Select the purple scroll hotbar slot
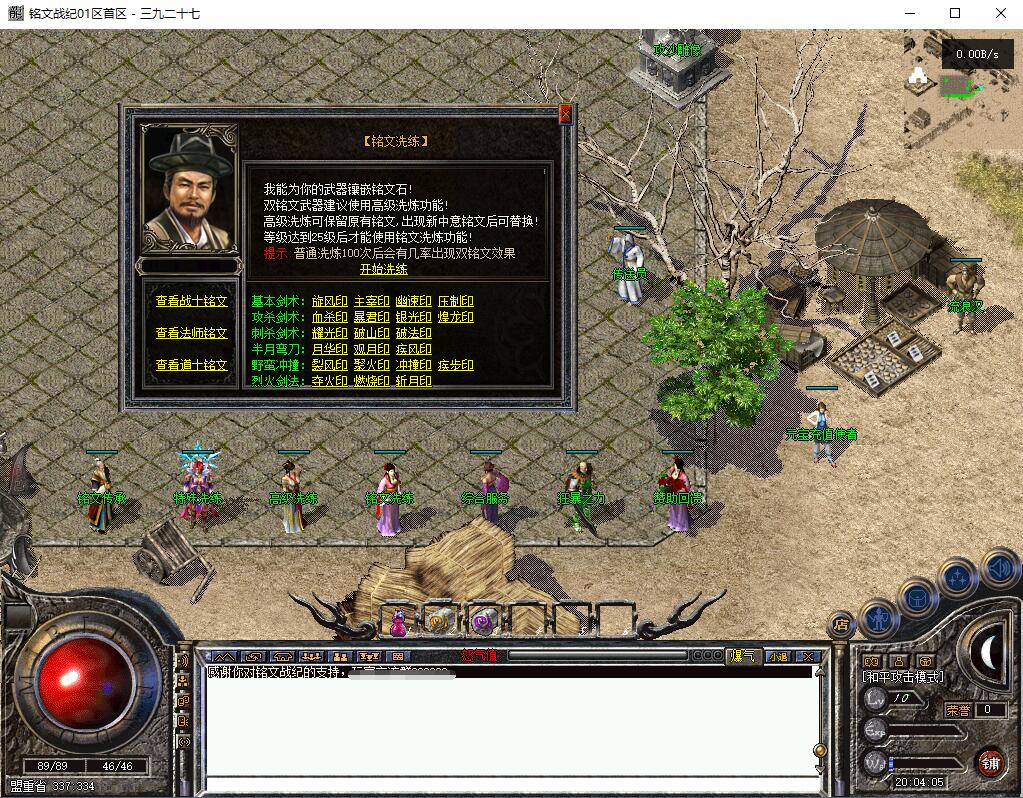Viewport: 1023px width, 798px height. tap(482, 622)
